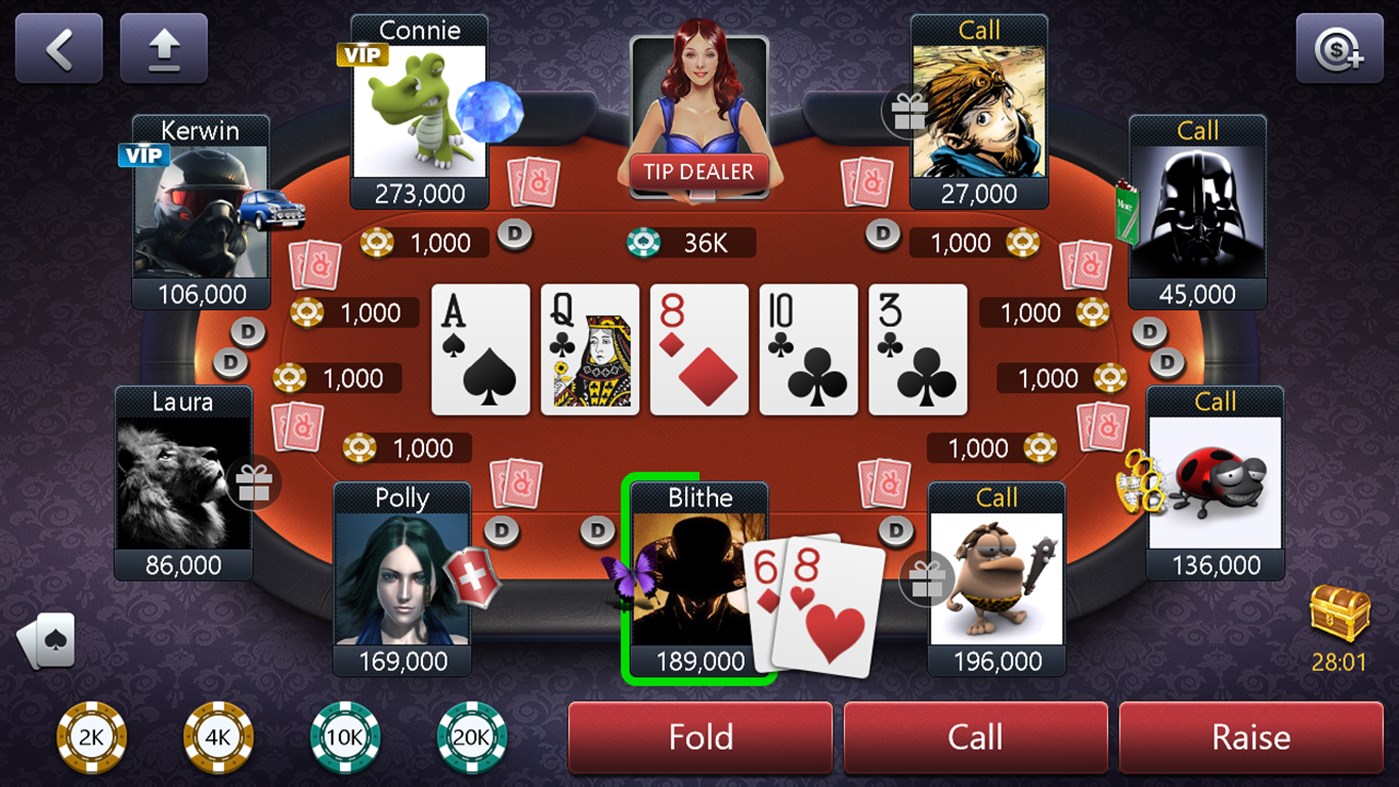Click the gift box icon near the winged monkey player
This screenshot has width=1399, height=787.
(x=909, y=113)
